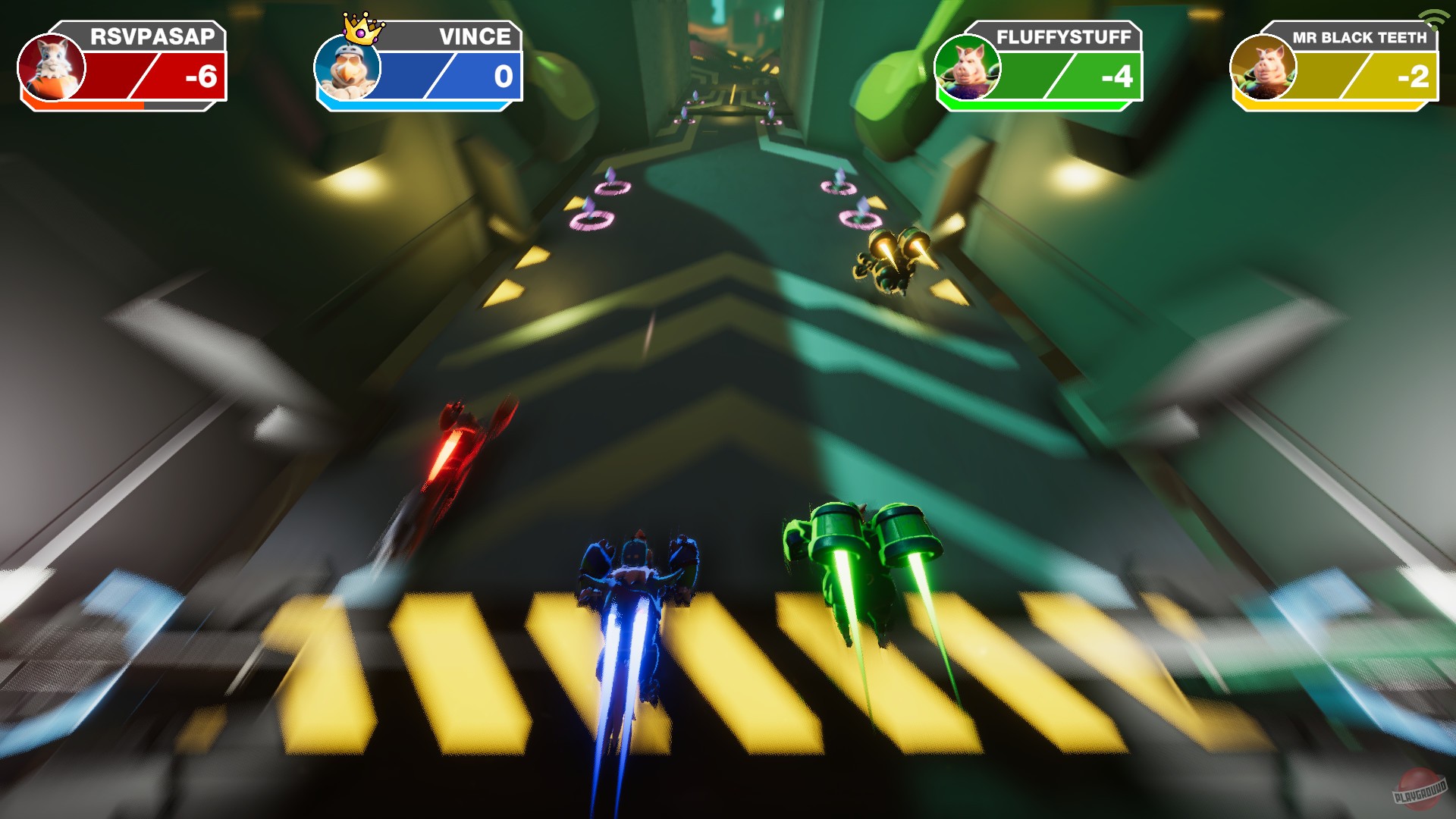This screenshot has height=819, width=1456.
Task: Click Fluffystuff's pig avatar icon
Action: (x=971, y=68)
